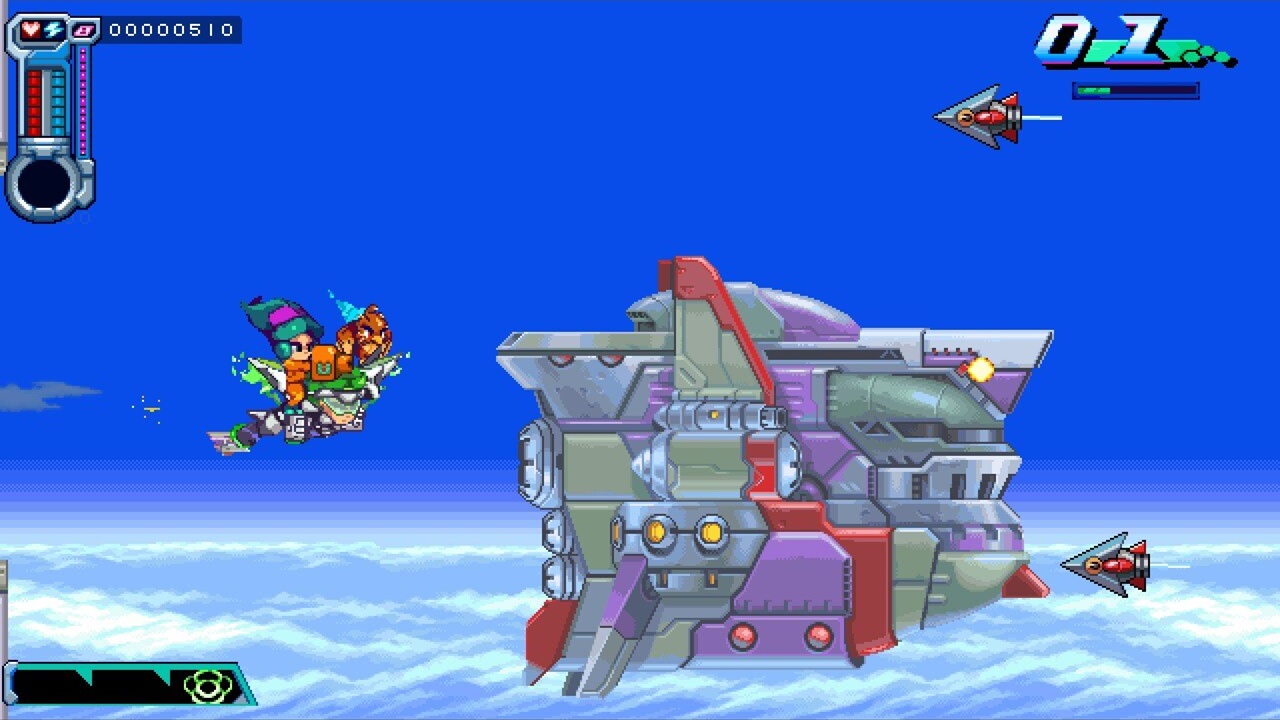Viewport: 1280px width, 720px height.
Task: Select the dark circular orb under the gauges
Action: [x=45, y=183]
